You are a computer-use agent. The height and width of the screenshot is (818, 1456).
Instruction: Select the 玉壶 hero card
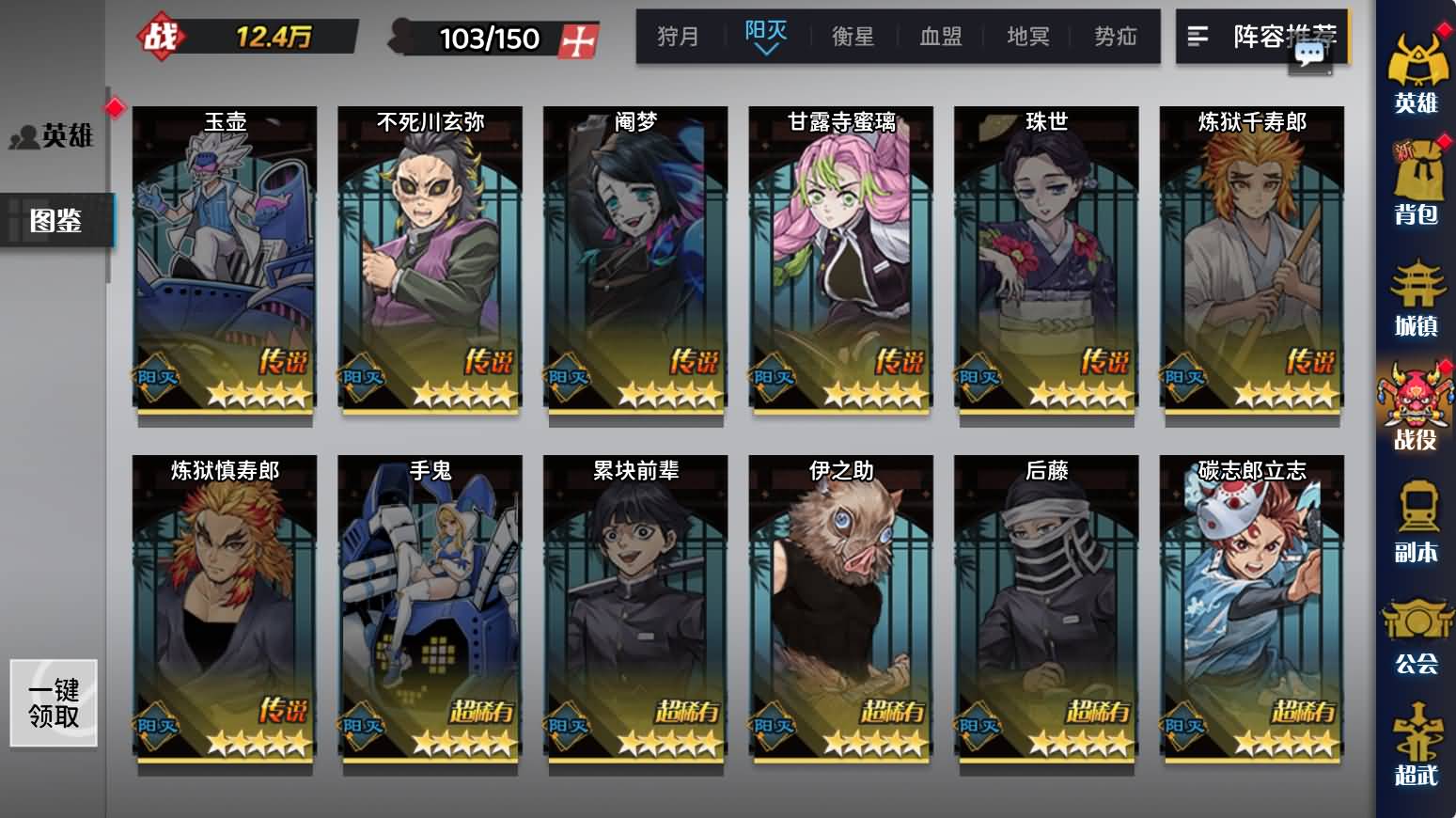[225, 259]
